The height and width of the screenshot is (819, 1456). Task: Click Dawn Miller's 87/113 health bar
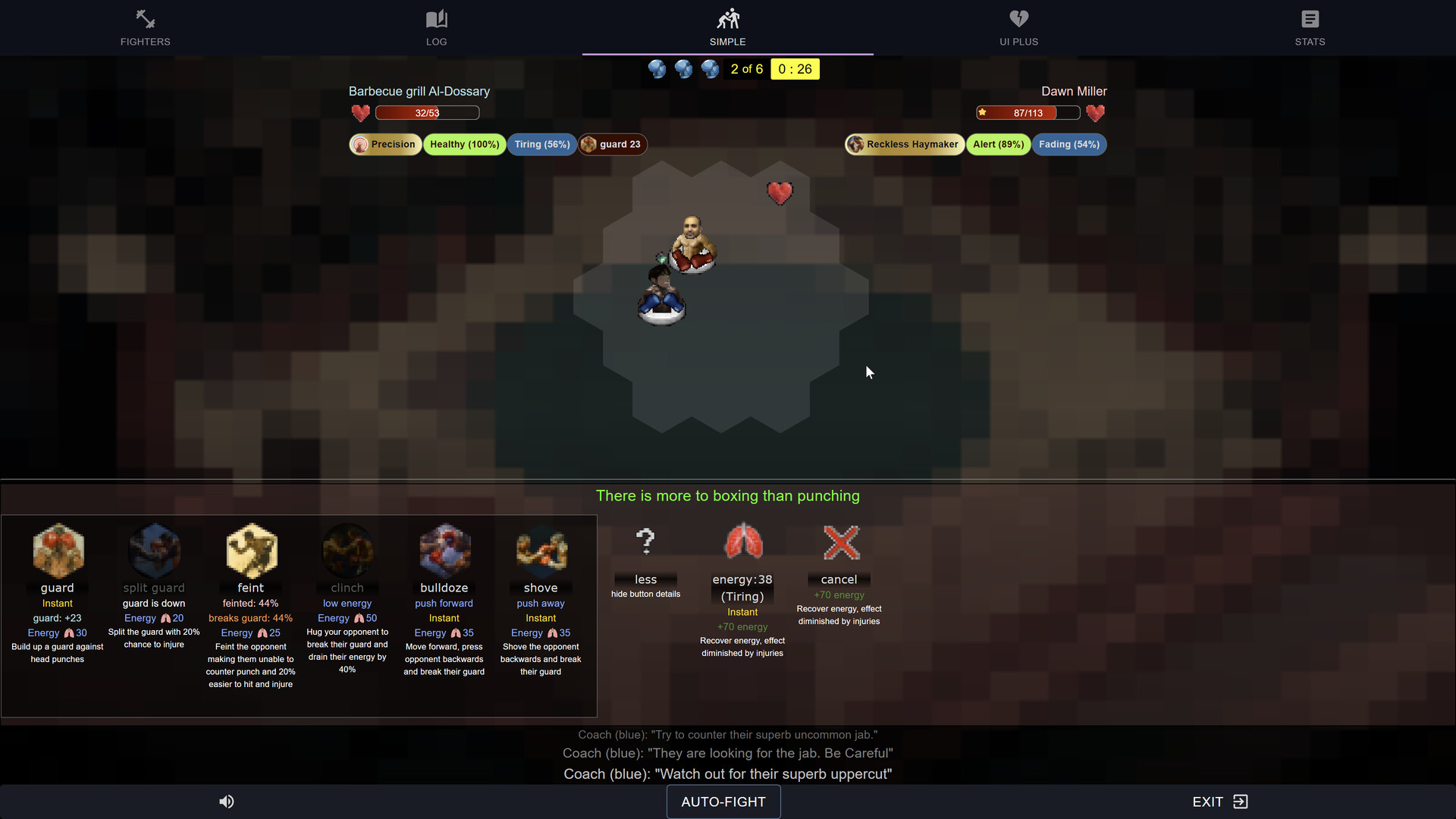point(1027,112)
